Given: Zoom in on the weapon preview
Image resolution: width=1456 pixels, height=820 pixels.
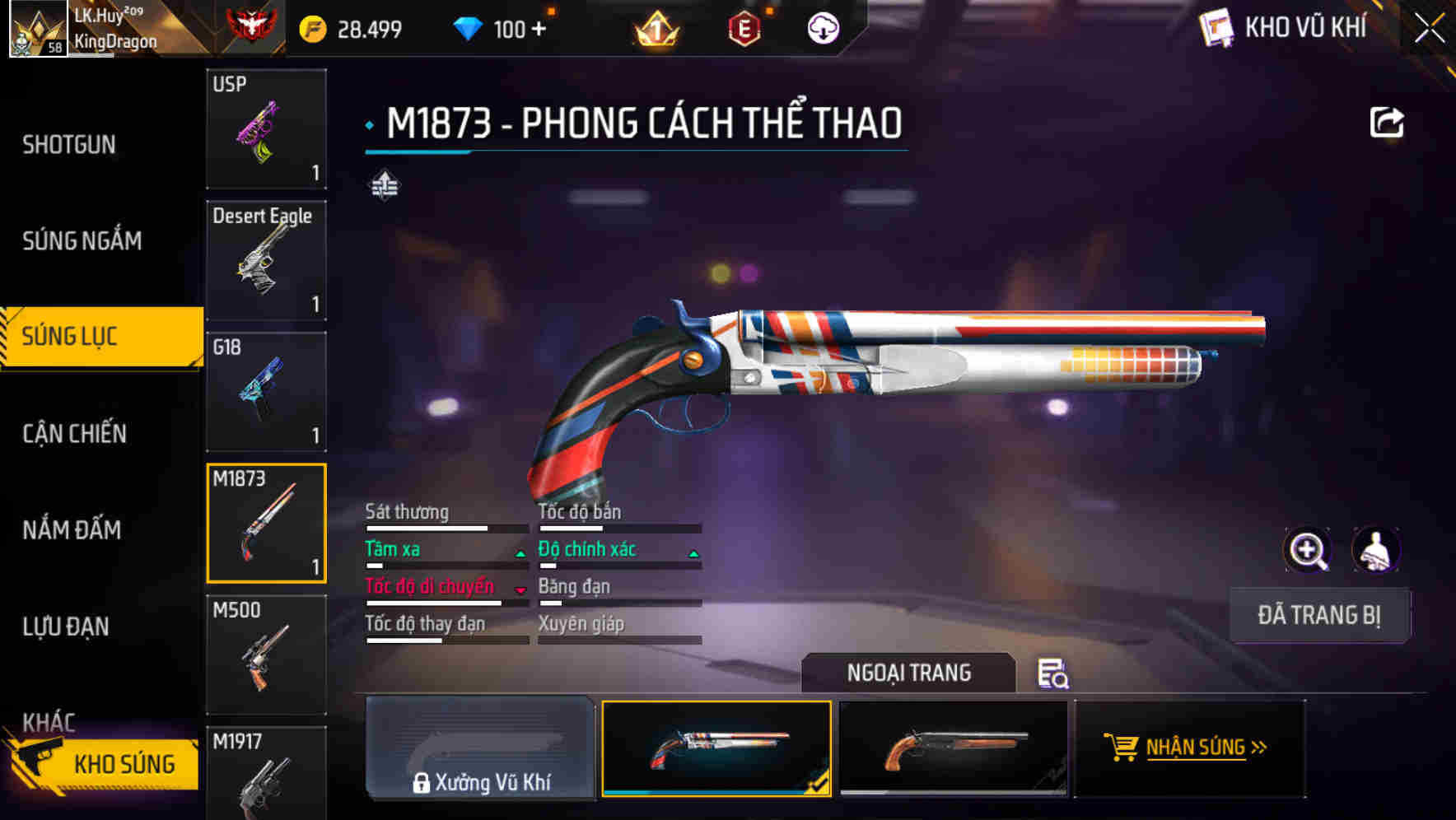Looking at the screenshot, I should point(1307,549).
